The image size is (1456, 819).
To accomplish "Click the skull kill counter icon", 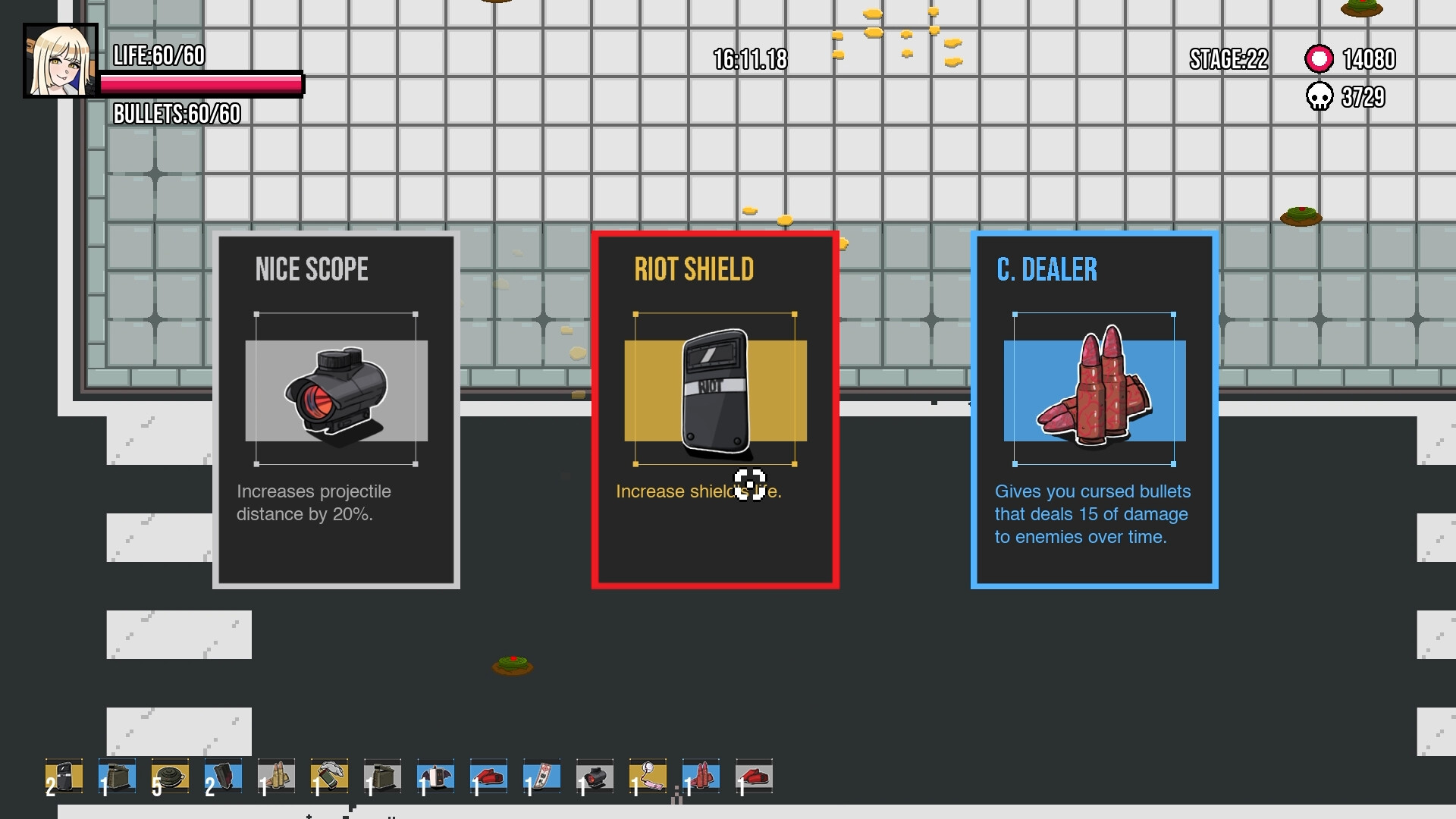I will click(1318, 97).
